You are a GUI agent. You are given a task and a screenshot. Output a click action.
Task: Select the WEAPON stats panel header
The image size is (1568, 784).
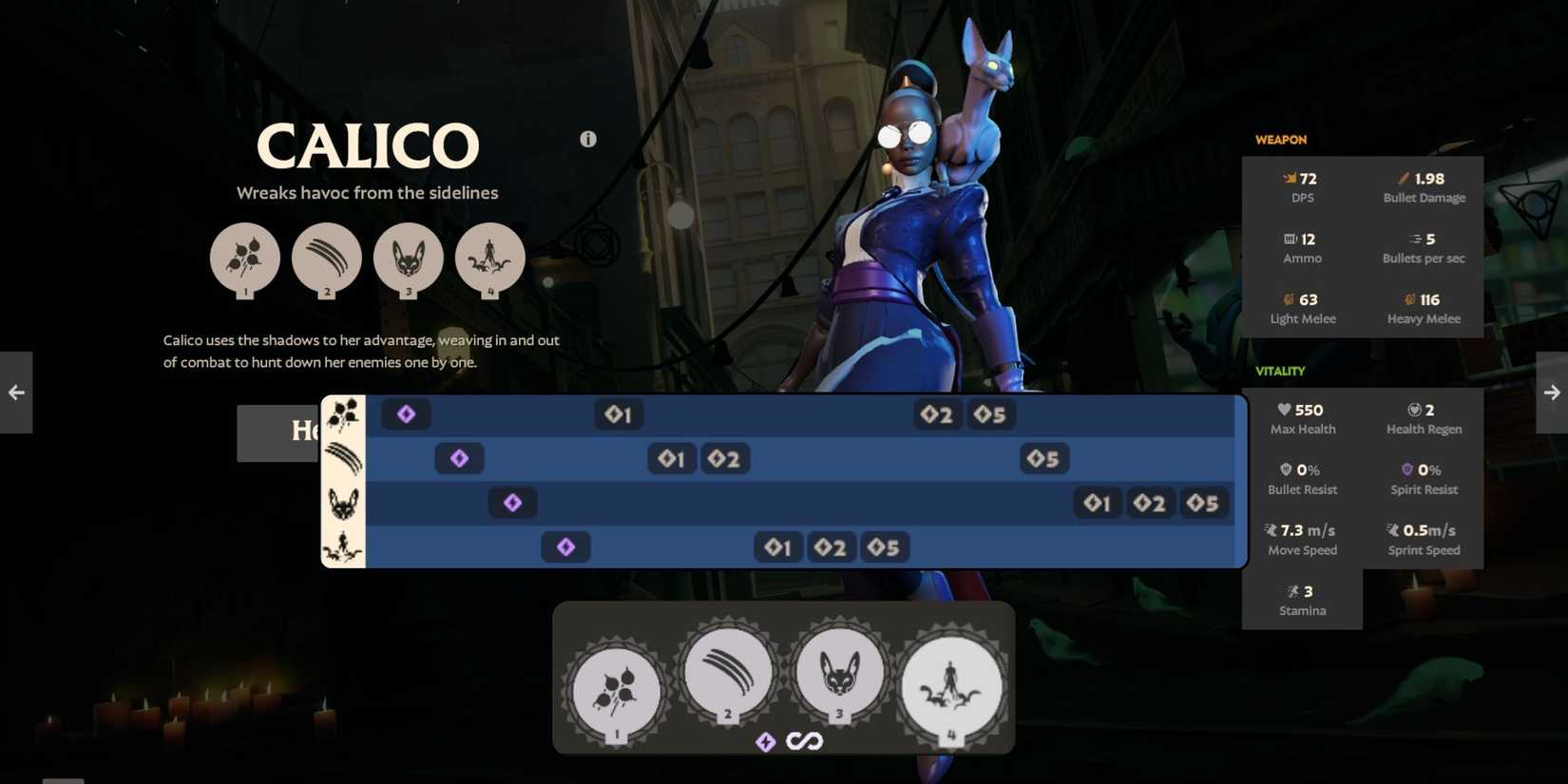pyautogui.click(x=1281, y=140)
